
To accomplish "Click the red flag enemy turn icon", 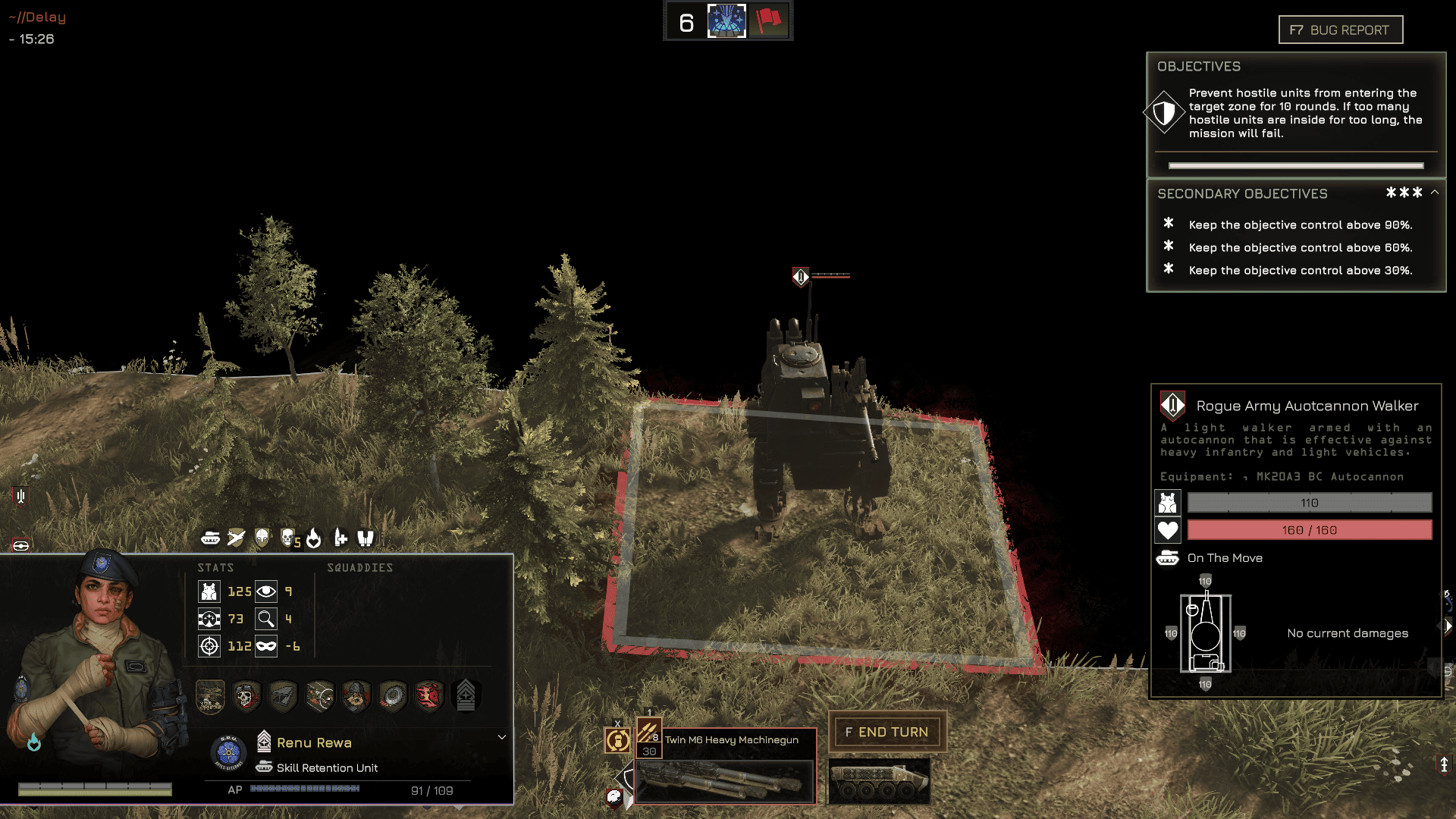I will pyautogui.click(x=768, y=21).
